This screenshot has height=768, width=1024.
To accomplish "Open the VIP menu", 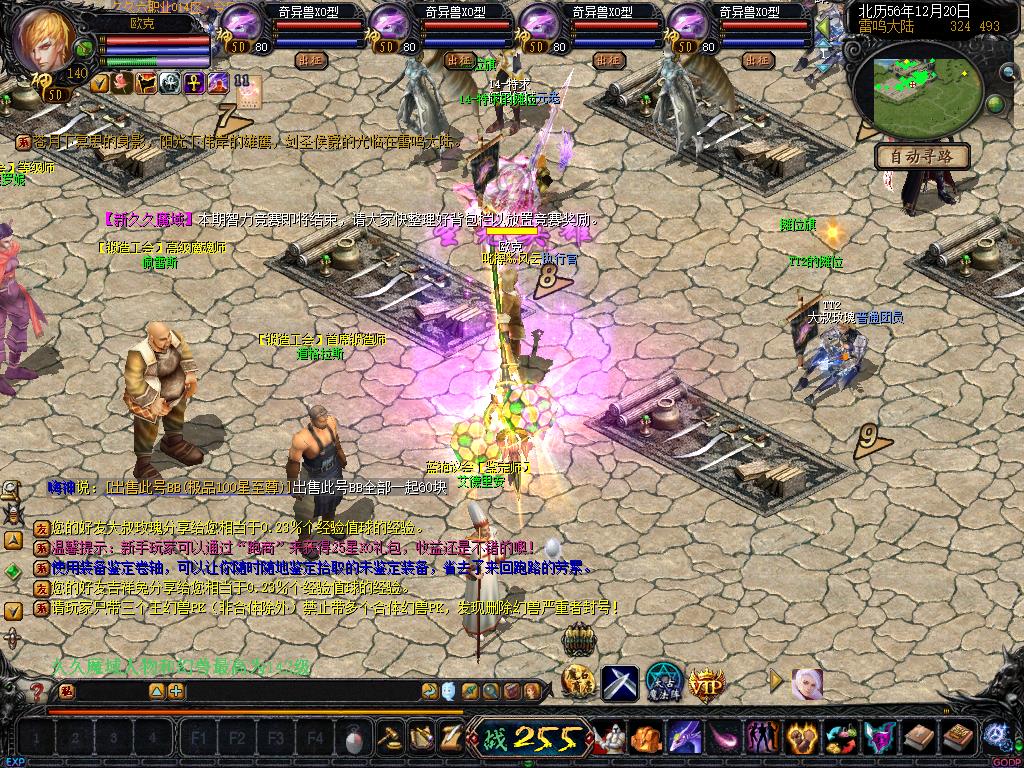I will 706,684.
